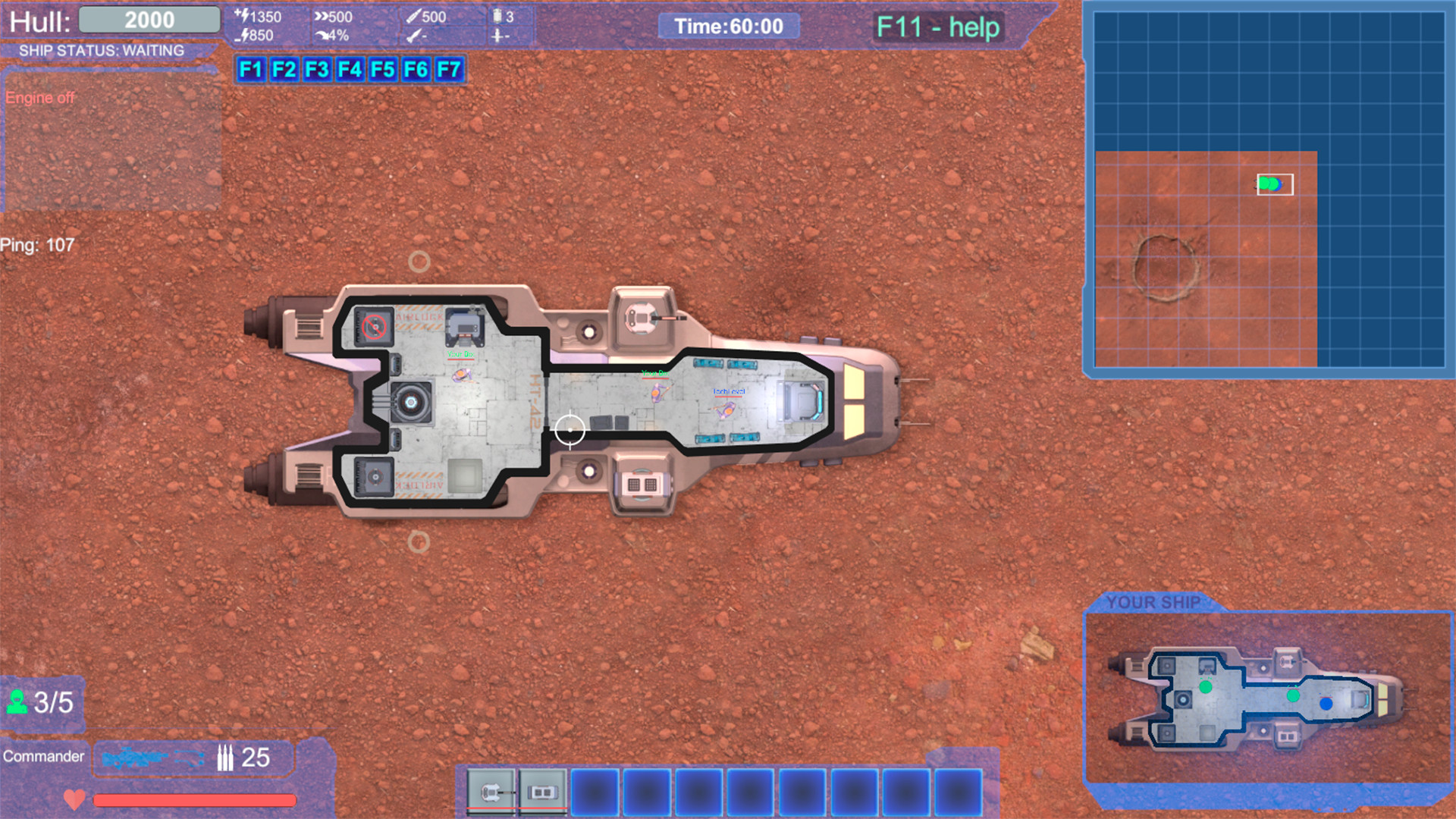This screenshot has height=819, width=1456.
Task: Select the van in the second hotbar slot
Action: tap(541, 790)
